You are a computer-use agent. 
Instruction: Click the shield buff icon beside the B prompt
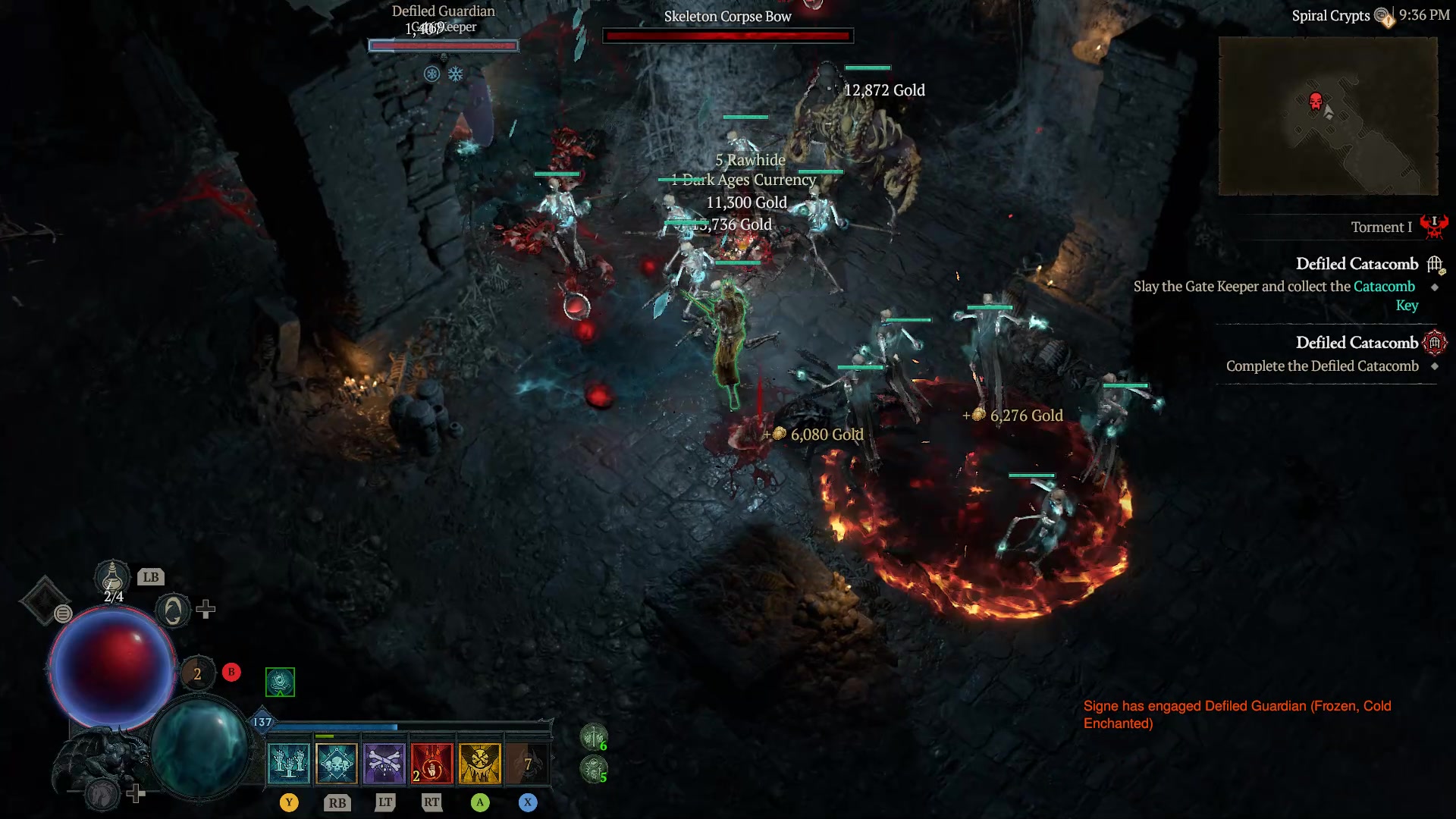tap(280, 681)
